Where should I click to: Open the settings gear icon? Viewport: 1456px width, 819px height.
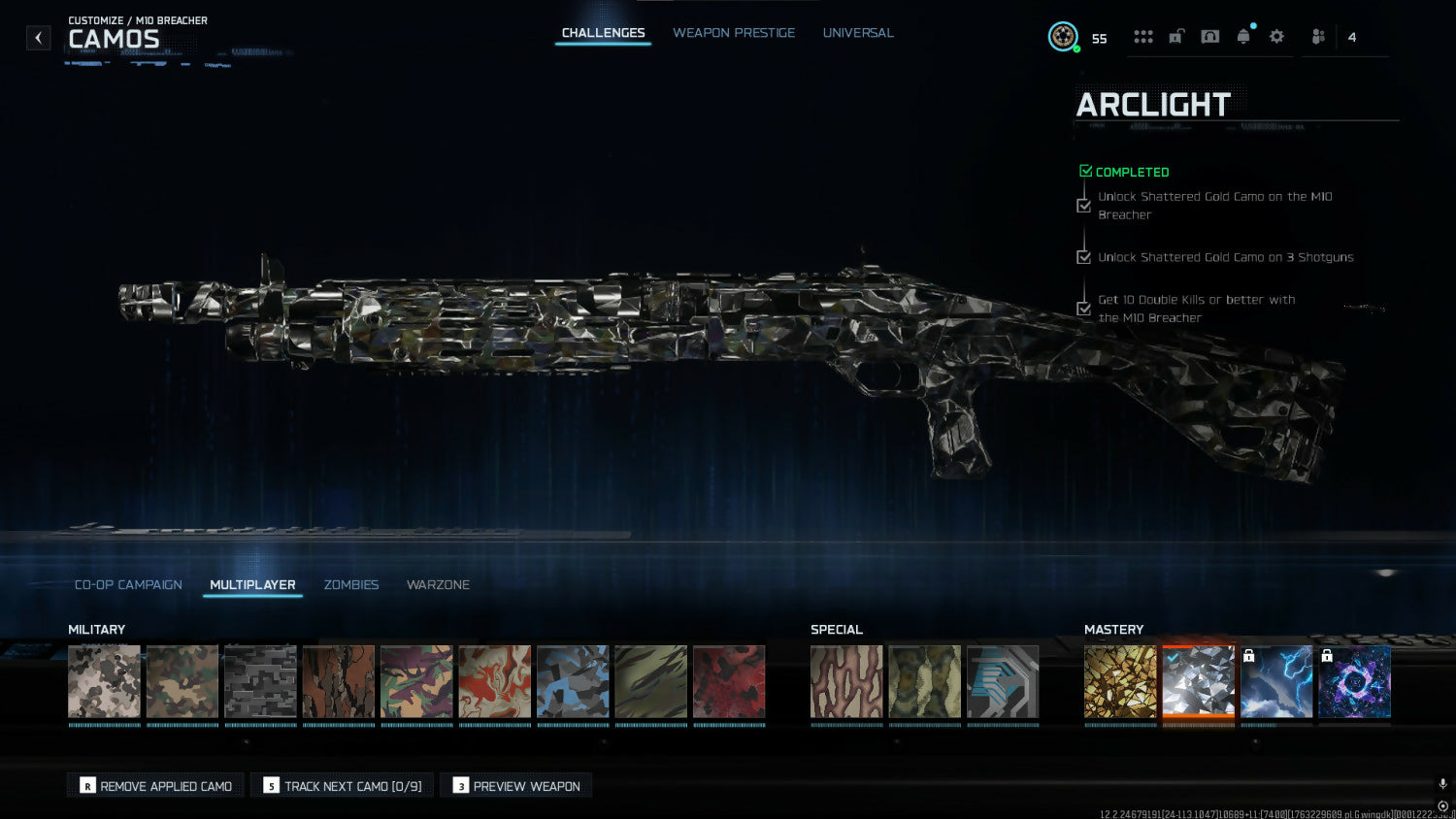pos(1276,37)
